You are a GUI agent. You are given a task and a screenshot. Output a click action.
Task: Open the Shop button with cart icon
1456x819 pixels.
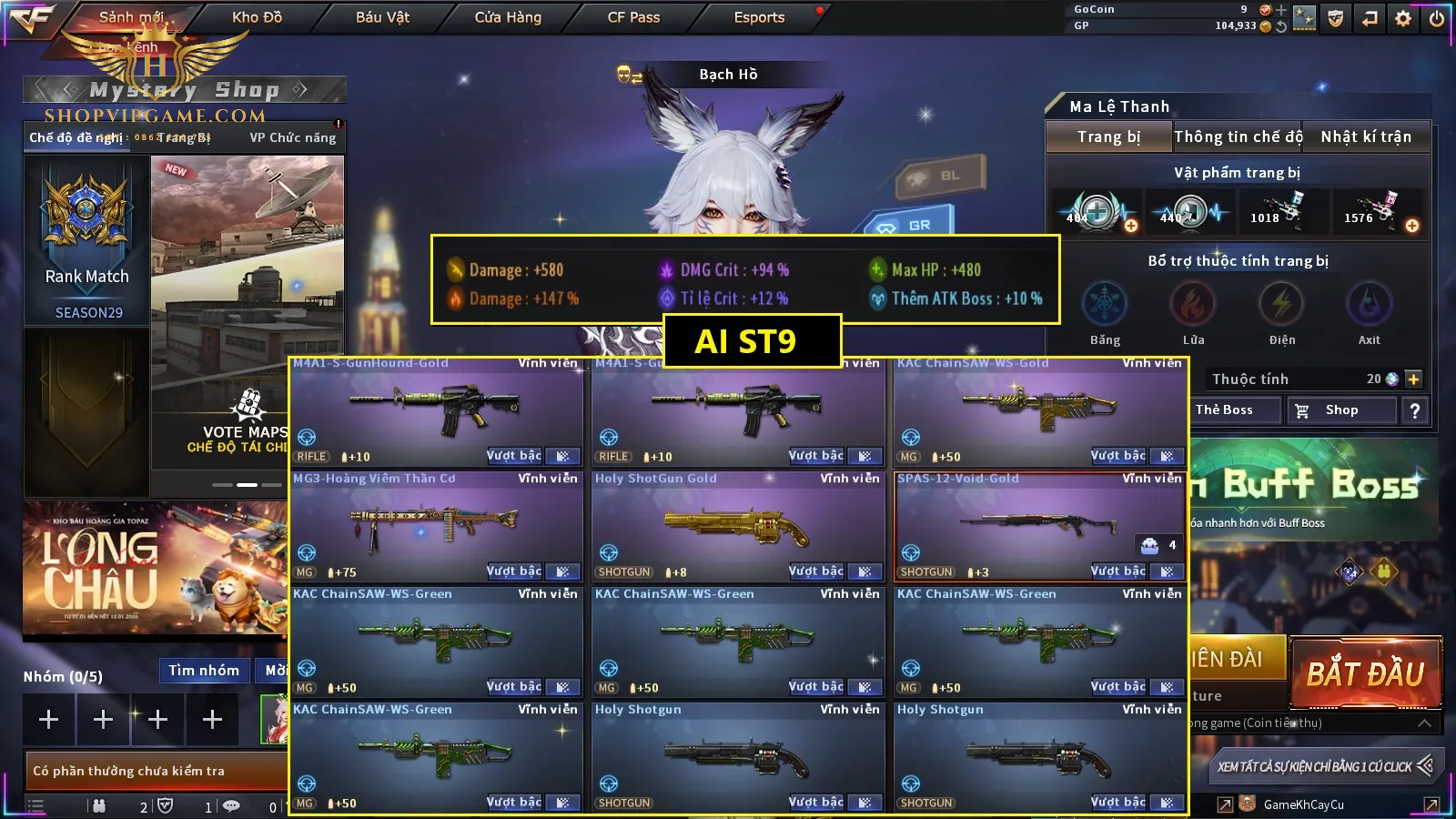(x=1341, y=410)
